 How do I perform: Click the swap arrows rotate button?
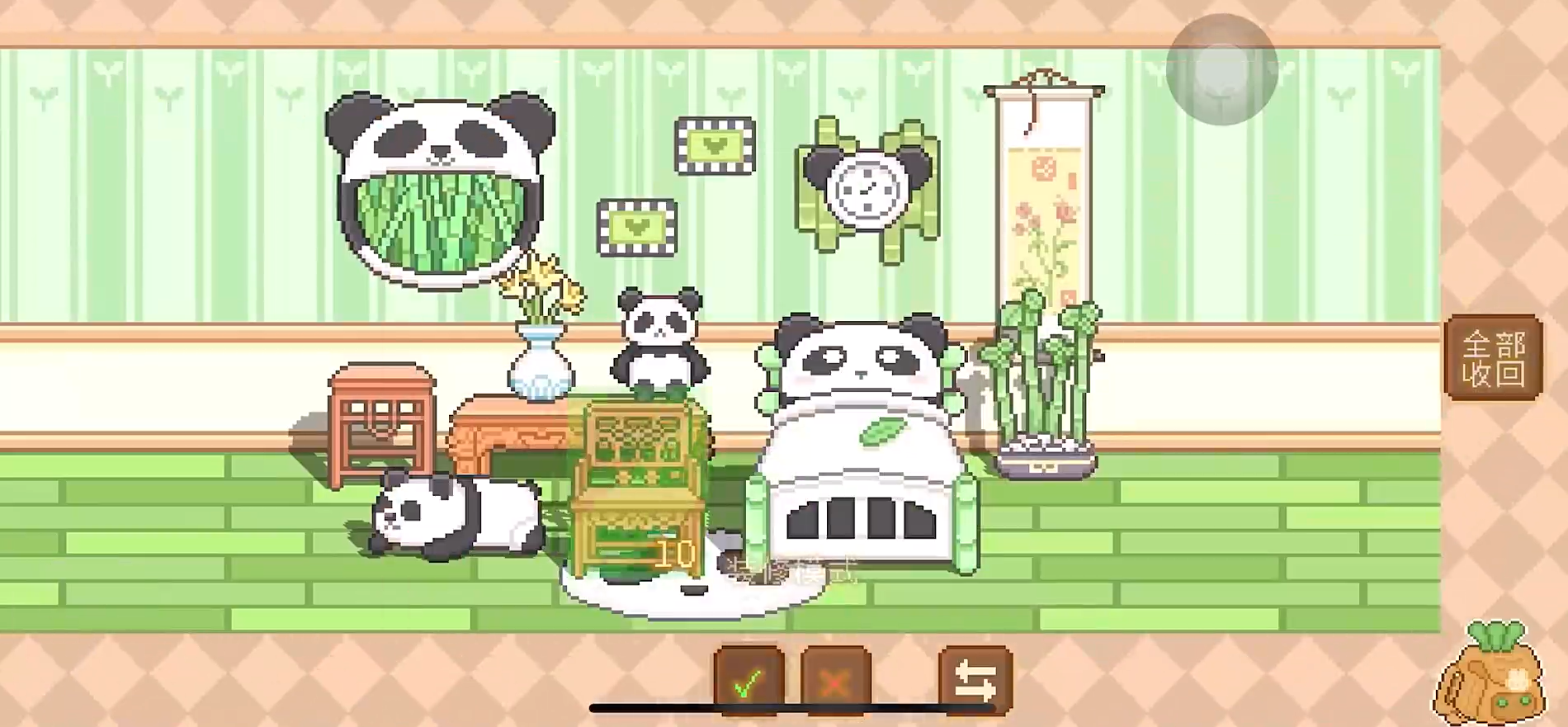975,679
